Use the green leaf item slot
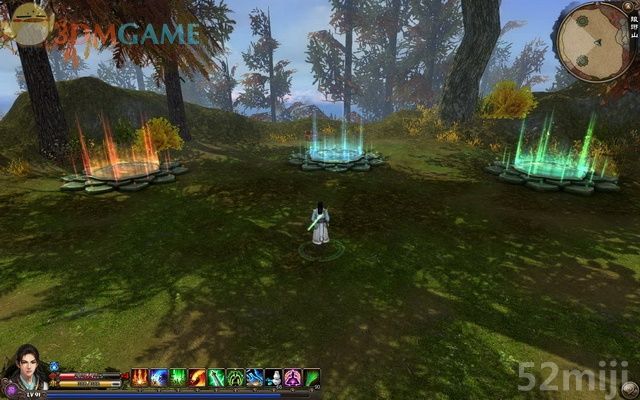 coord(312,377)
